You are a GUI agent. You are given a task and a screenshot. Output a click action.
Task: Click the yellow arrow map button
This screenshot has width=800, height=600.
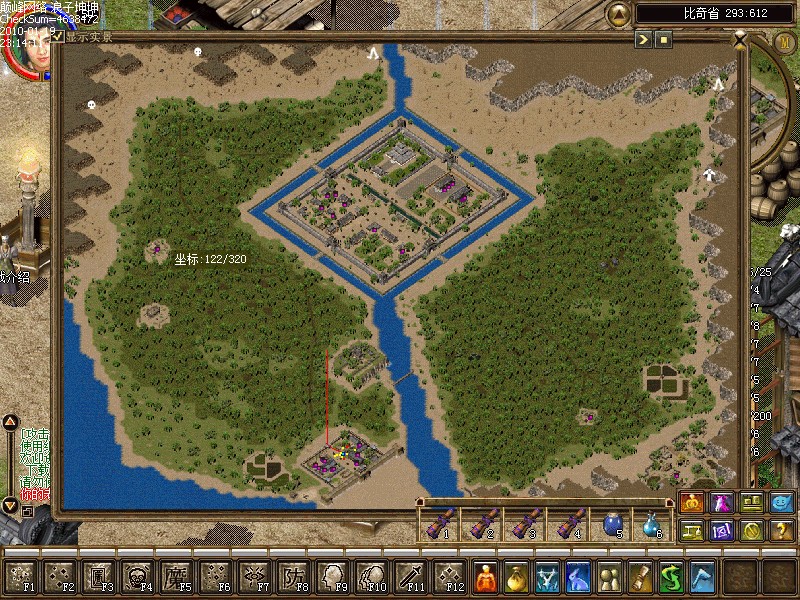pos(644,39)
